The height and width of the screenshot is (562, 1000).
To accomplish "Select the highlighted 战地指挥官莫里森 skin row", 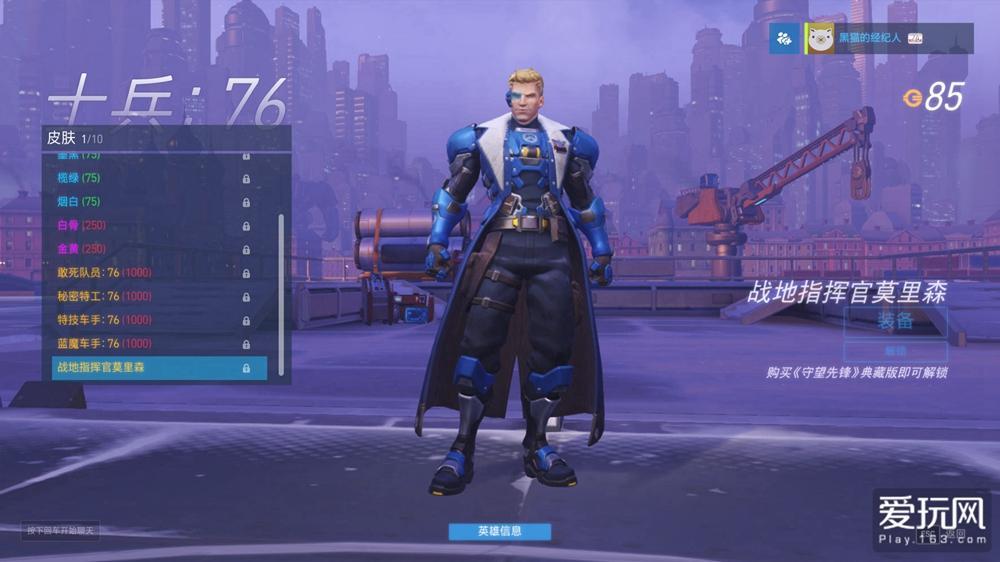I will pos(159,368).
